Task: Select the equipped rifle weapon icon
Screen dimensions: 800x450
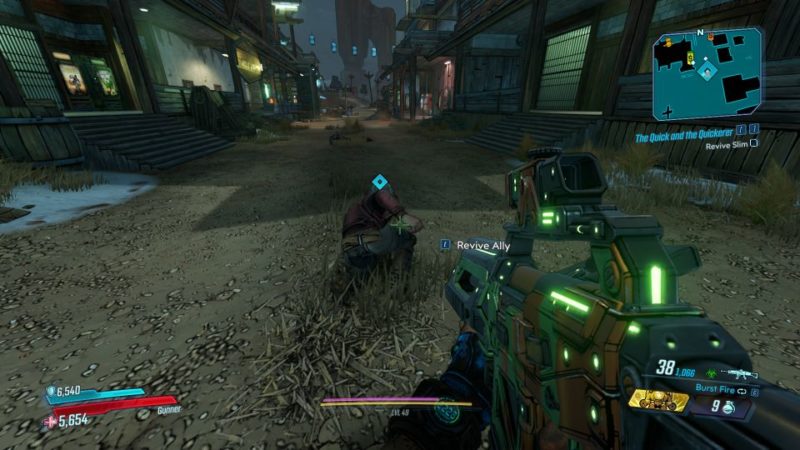Action: 741,372
